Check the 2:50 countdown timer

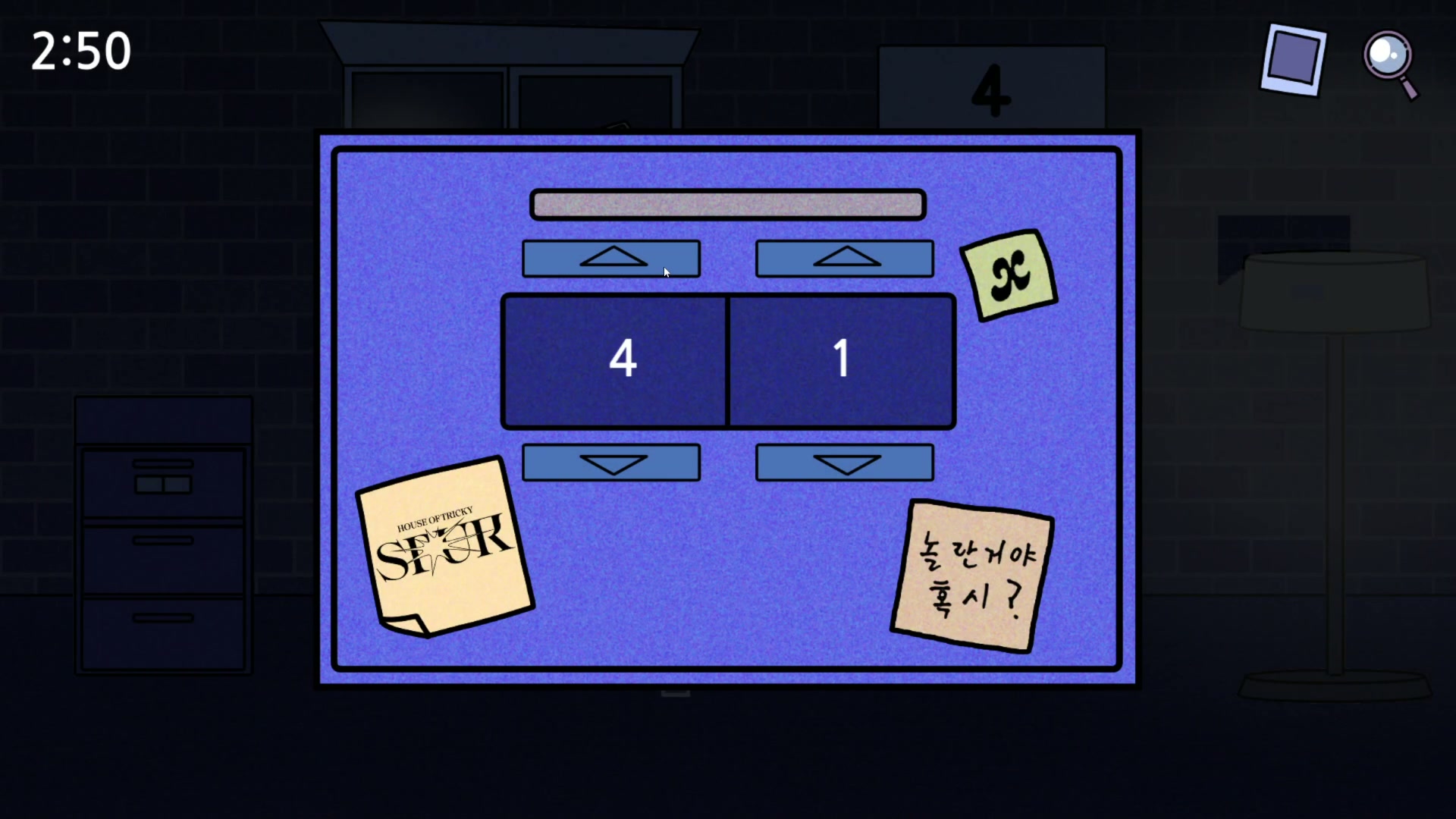(x=80, y=50)
